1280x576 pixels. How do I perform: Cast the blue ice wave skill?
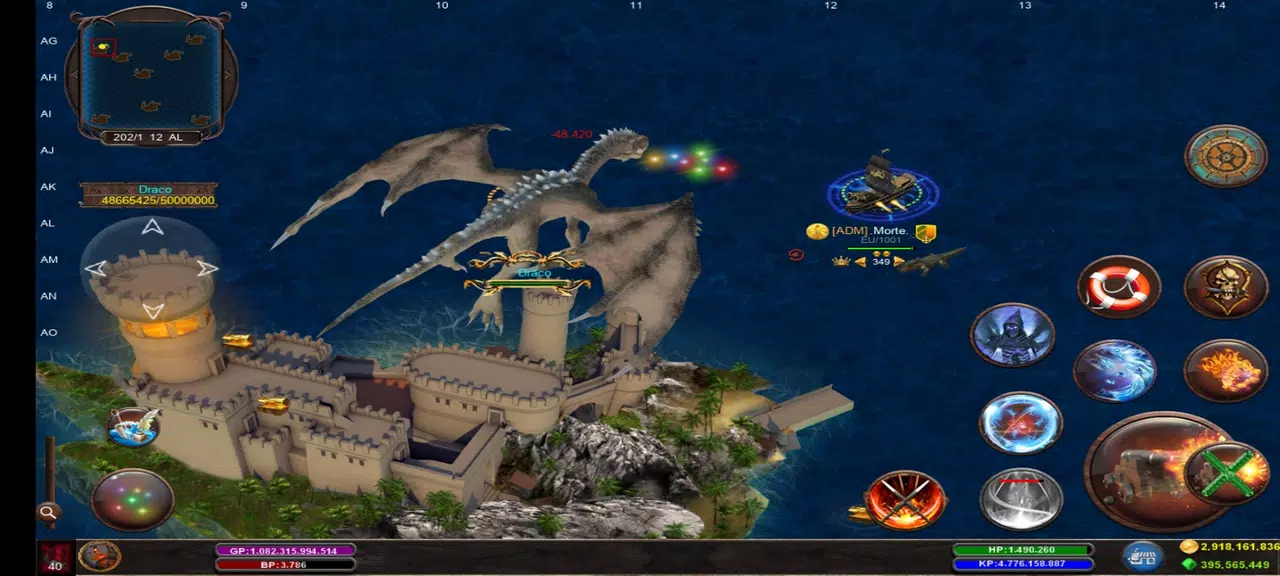point(1115,371)
